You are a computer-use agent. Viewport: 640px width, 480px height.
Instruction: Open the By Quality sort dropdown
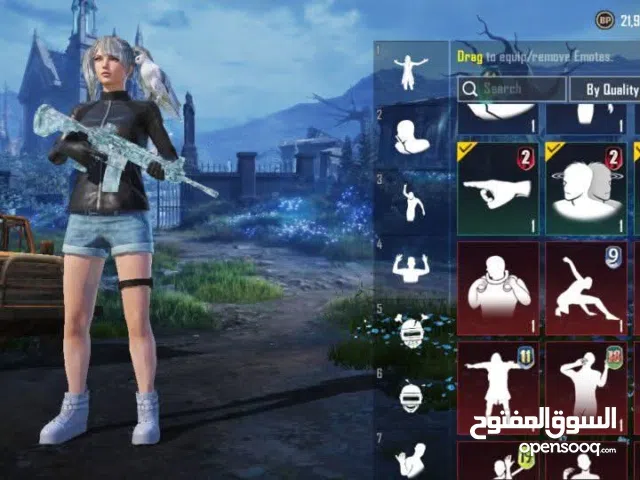click(x=606, y=89)
